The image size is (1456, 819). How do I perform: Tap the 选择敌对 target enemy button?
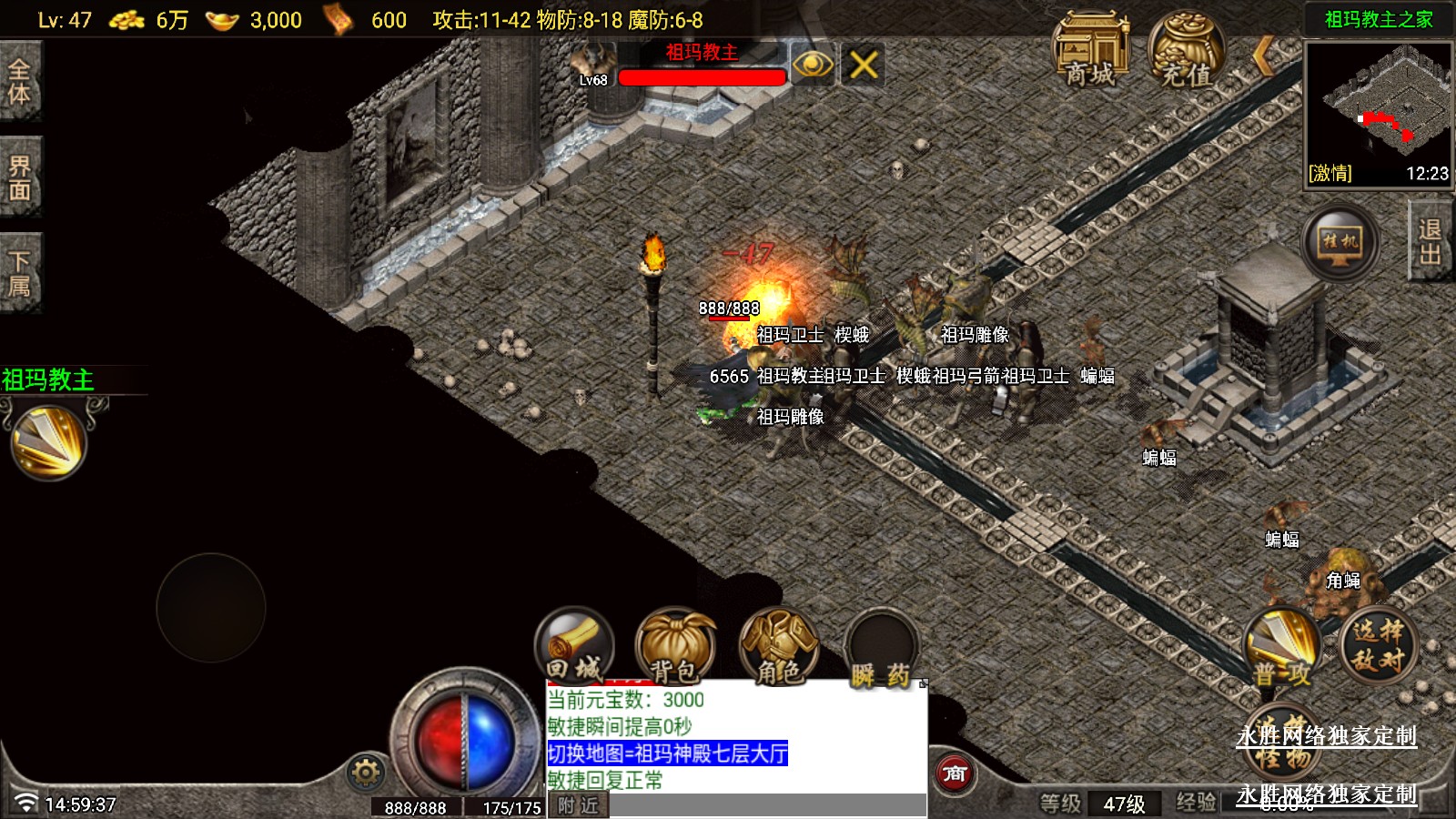click(1378, 645)
